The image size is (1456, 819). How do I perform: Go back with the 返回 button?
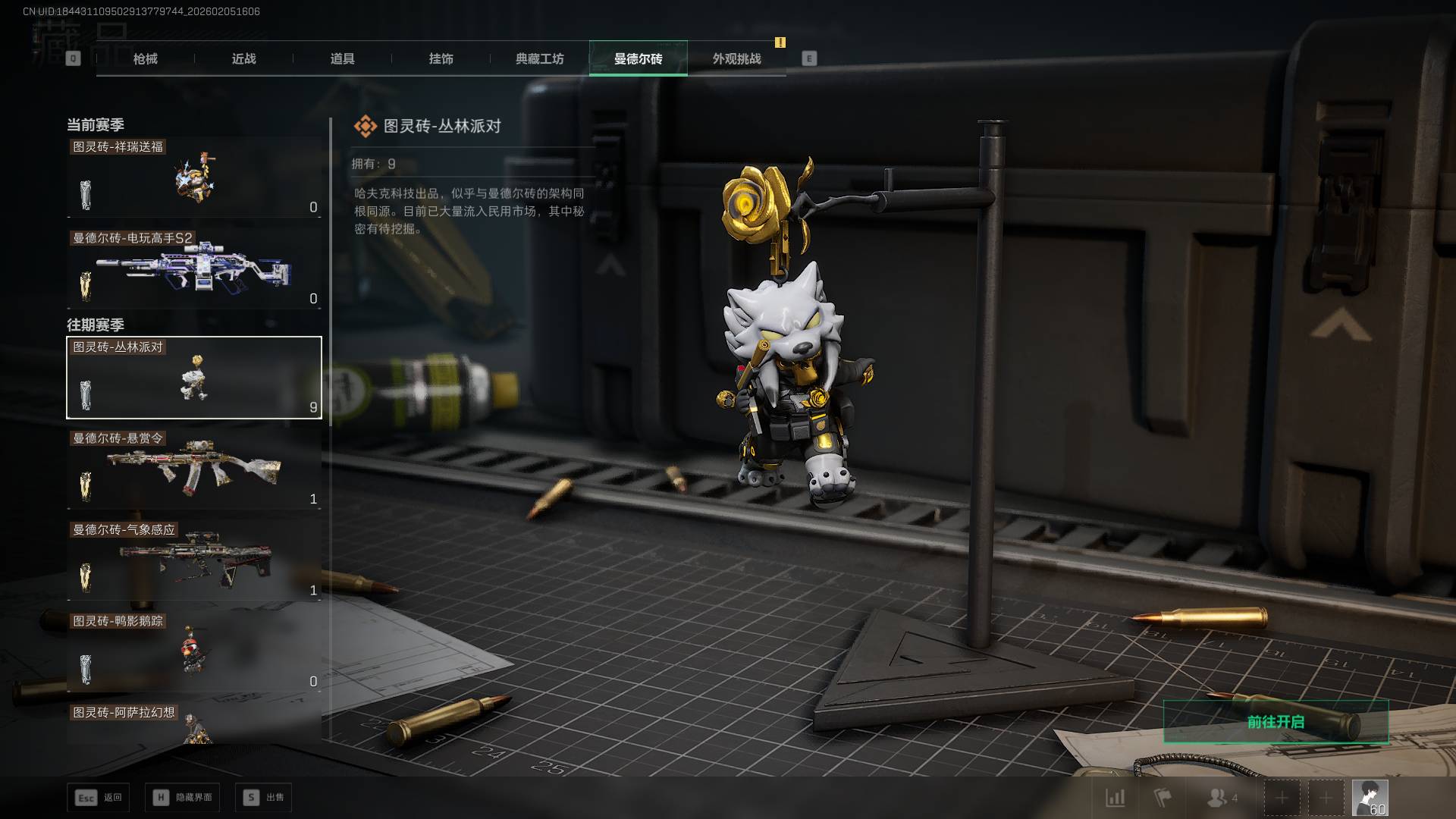(99, 798)
